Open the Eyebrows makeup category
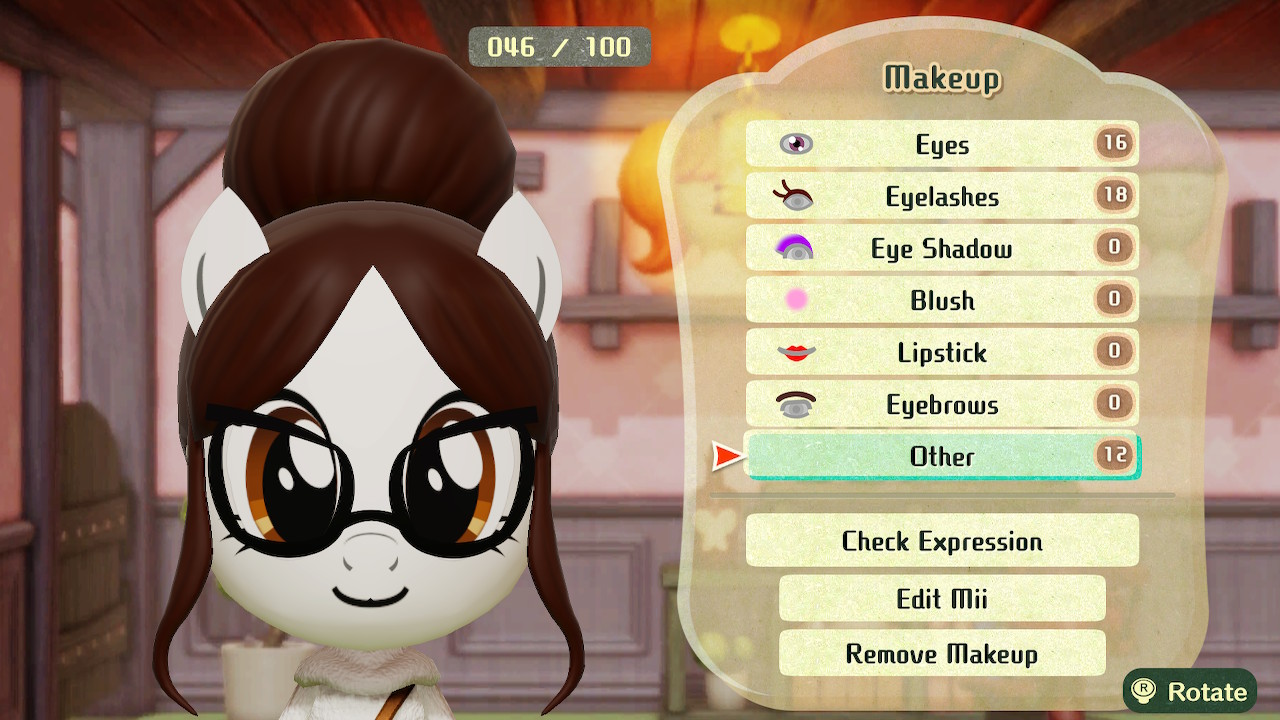This screenshot has height=720, width=1280. (942, 405)
